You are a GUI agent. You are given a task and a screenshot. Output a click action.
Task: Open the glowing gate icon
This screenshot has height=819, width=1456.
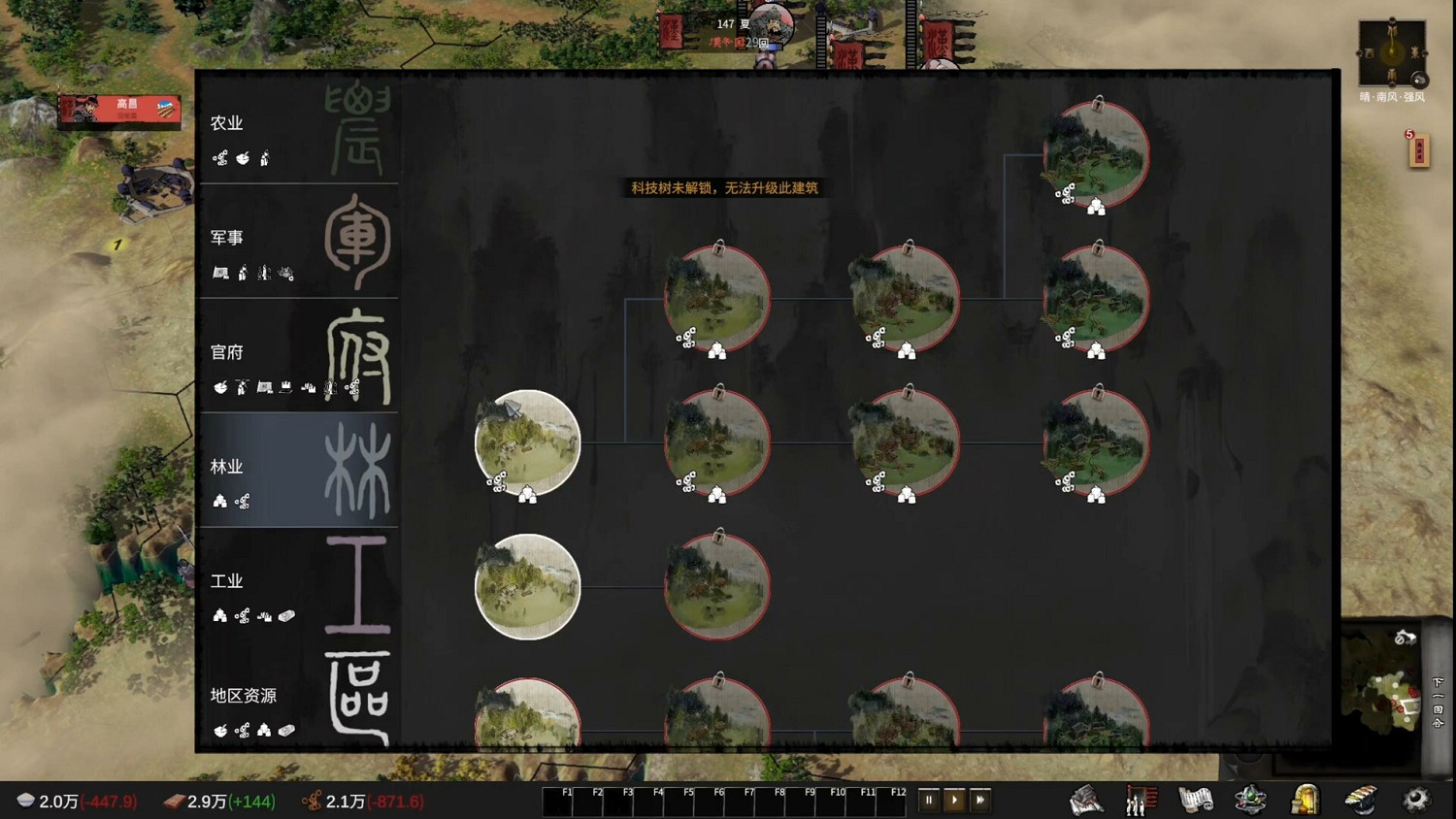(1307, 799)
